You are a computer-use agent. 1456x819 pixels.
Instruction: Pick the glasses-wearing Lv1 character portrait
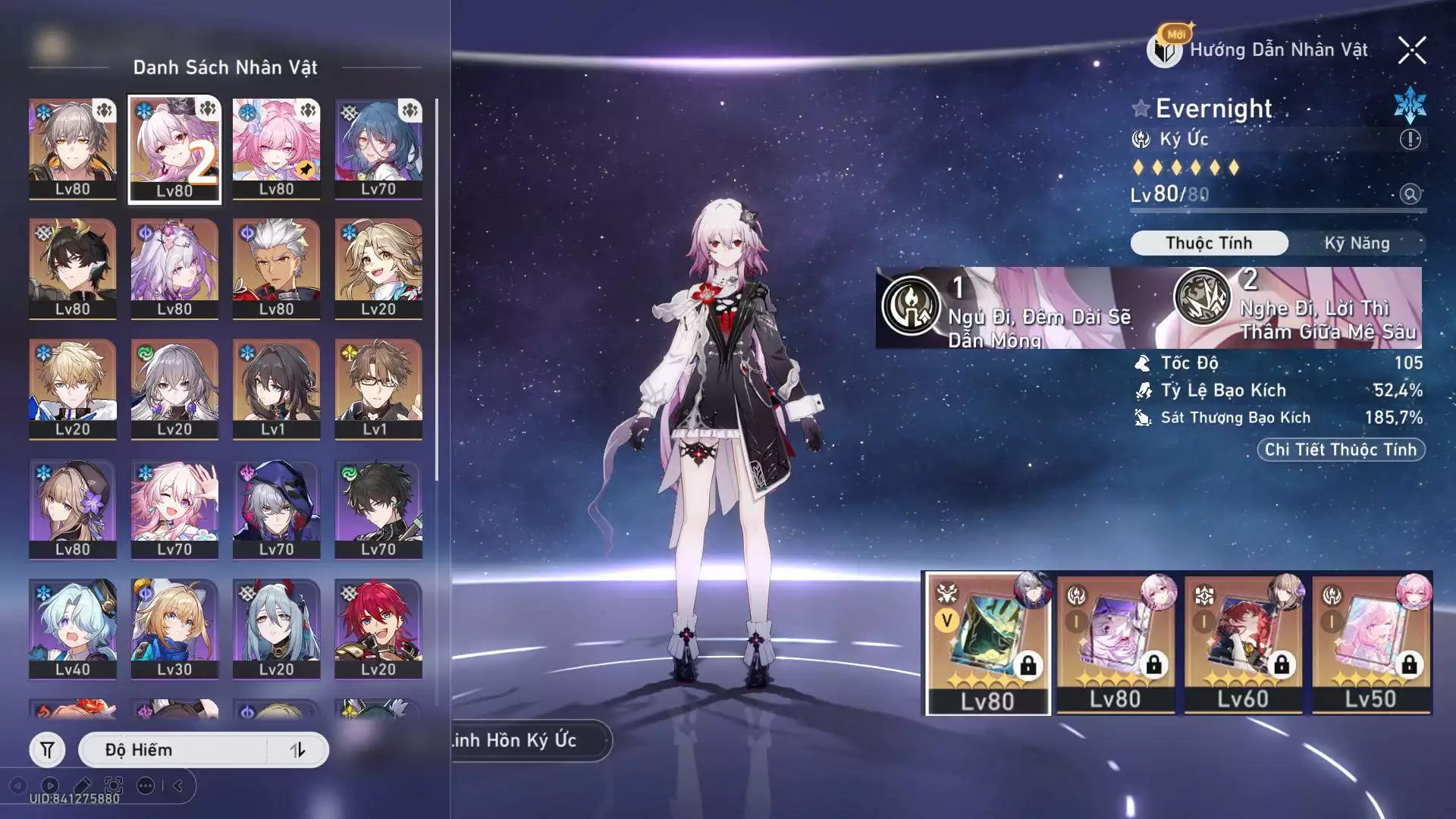(x=378, y=388)
